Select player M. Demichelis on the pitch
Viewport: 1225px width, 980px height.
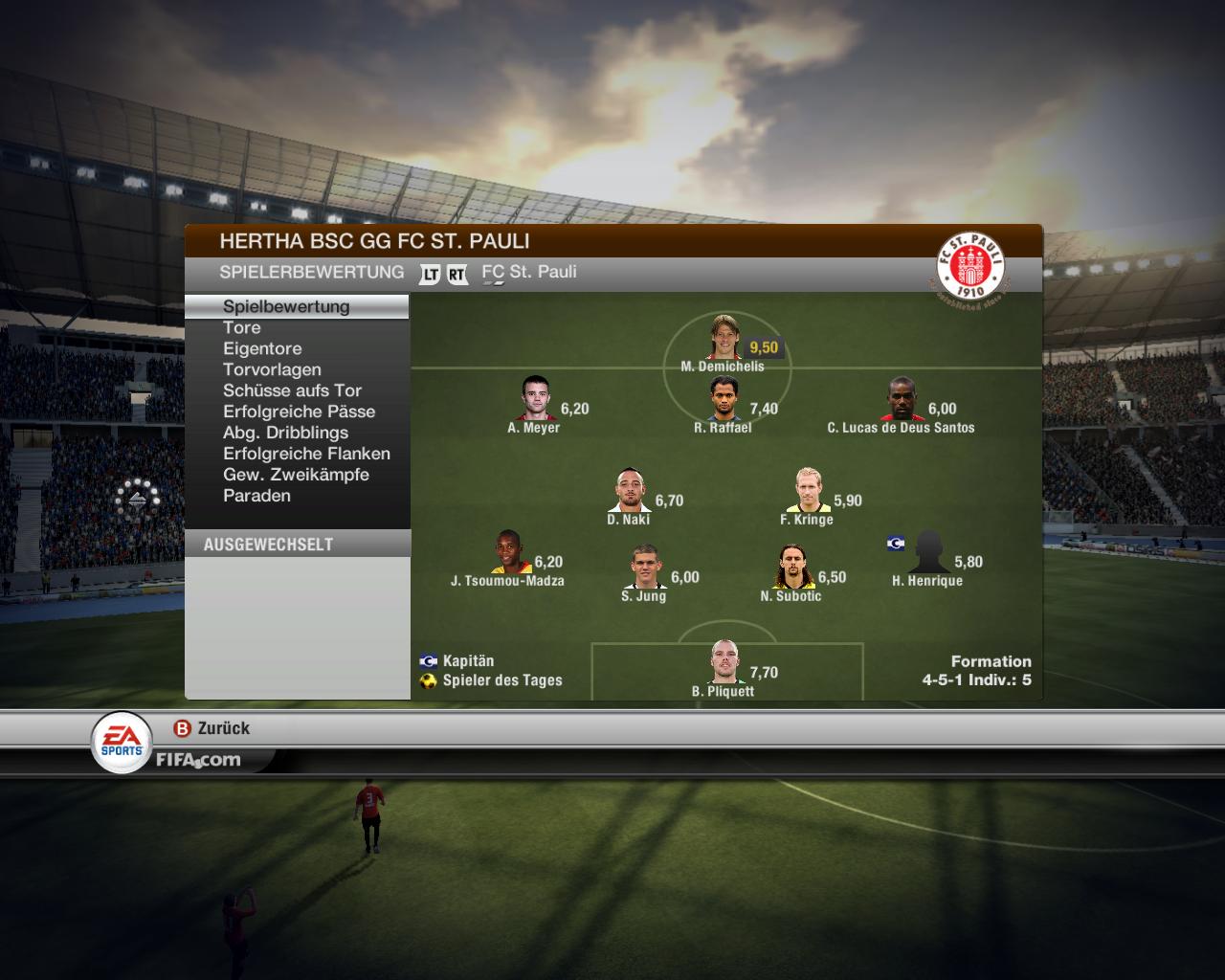pyautogui.click(x=725, y=338)
